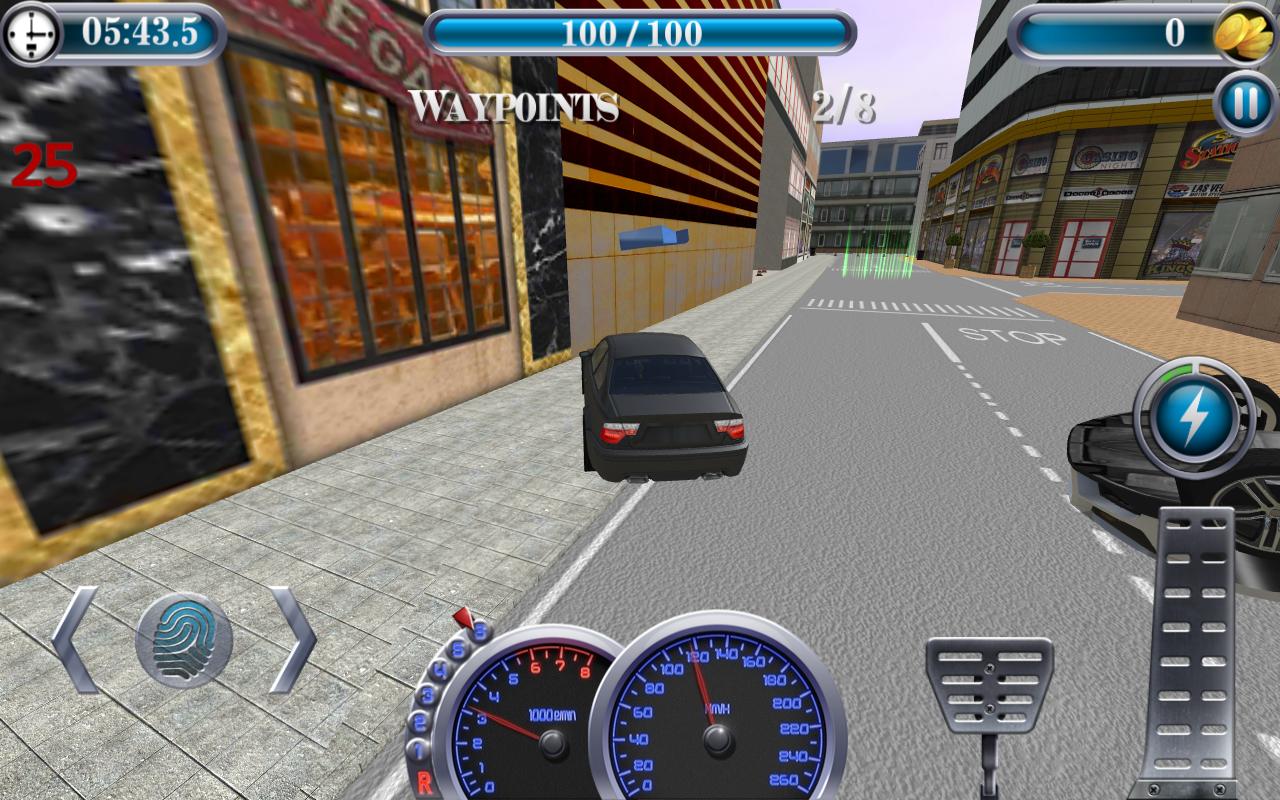Activate the lightning bolt nitro boost
Screen dimensions: 1280x800
[1194, 416]
